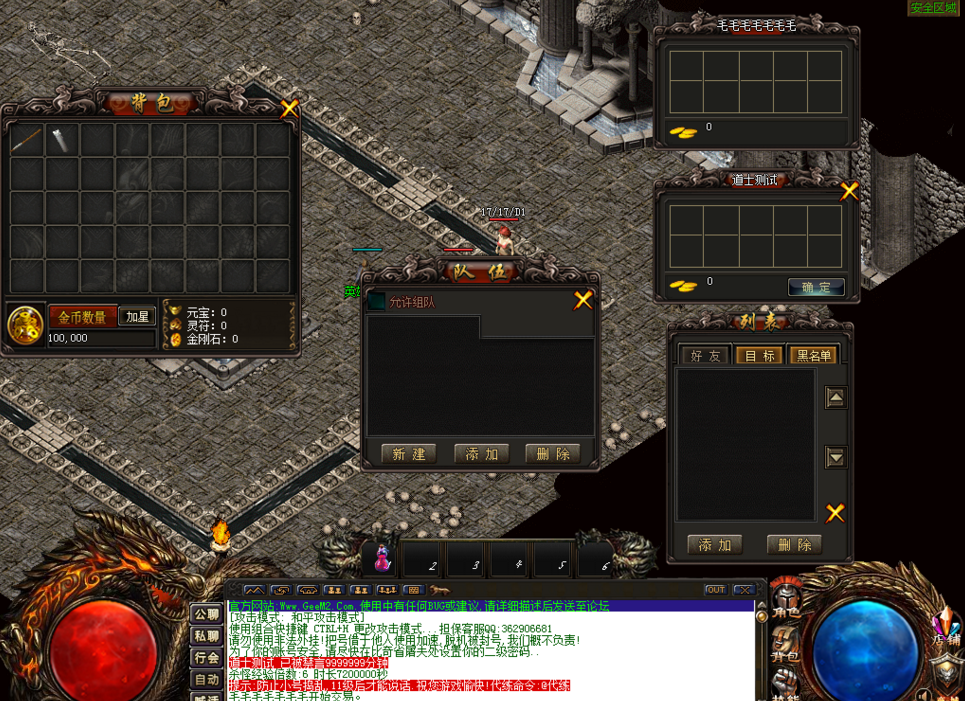
Task: Confirm the trade with 确定 button
Action: 816,287
